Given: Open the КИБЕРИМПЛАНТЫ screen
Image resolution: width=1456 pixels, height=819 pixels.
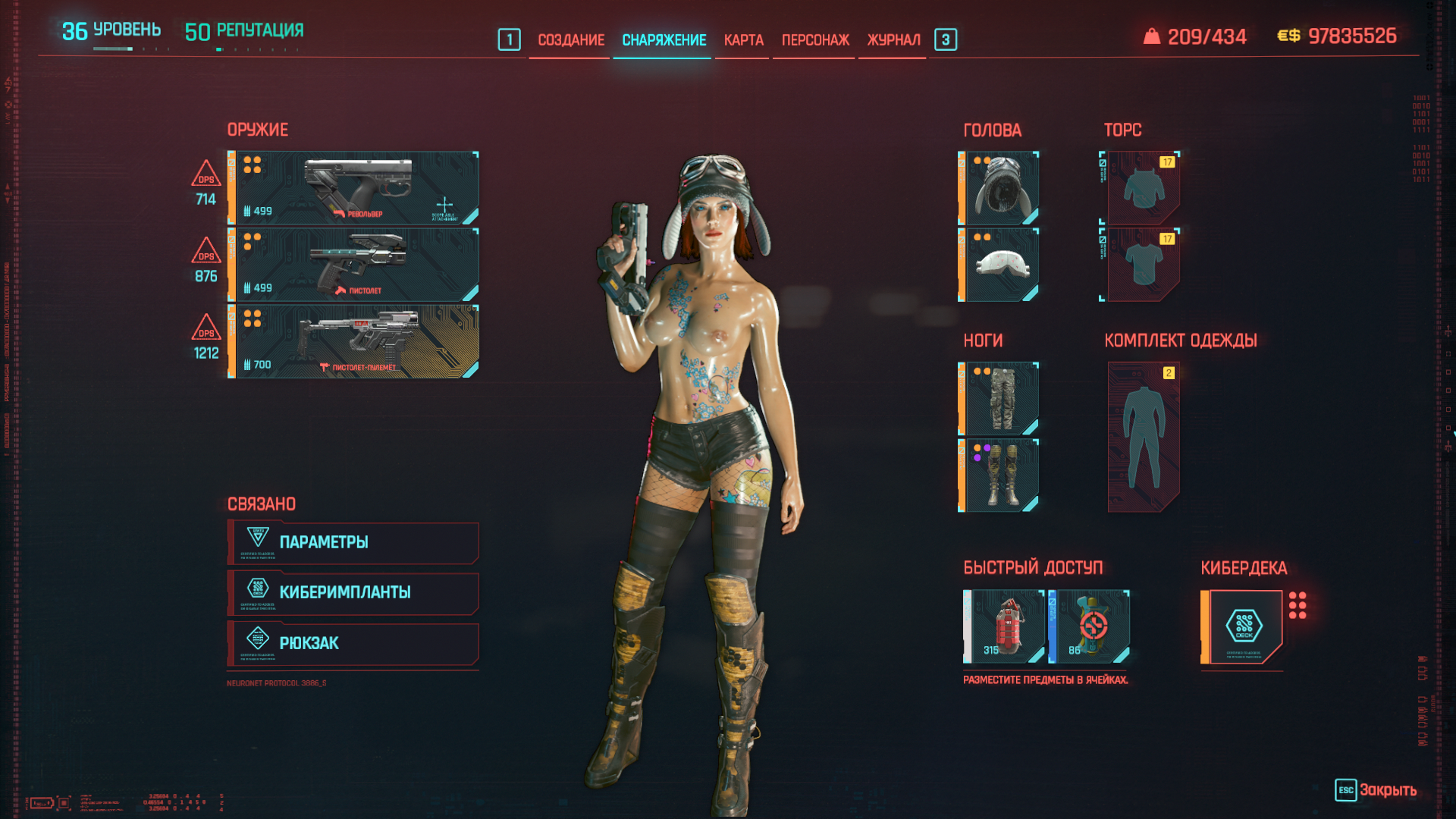Looking at the screenshot, I should (x=353, y=592).
